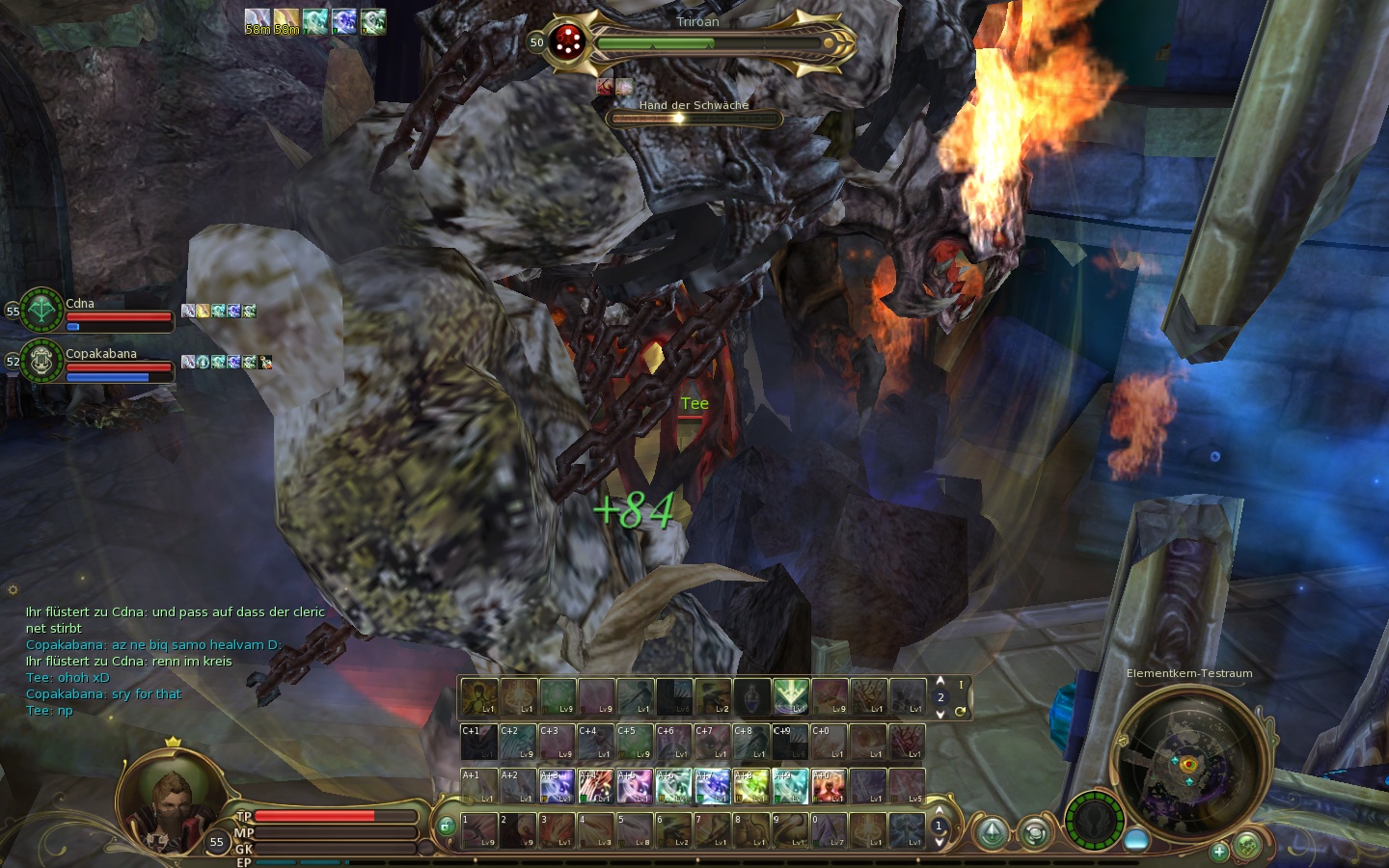Activate the C+5 green skill slot
1389x868 pixels.
click(634, 742)
